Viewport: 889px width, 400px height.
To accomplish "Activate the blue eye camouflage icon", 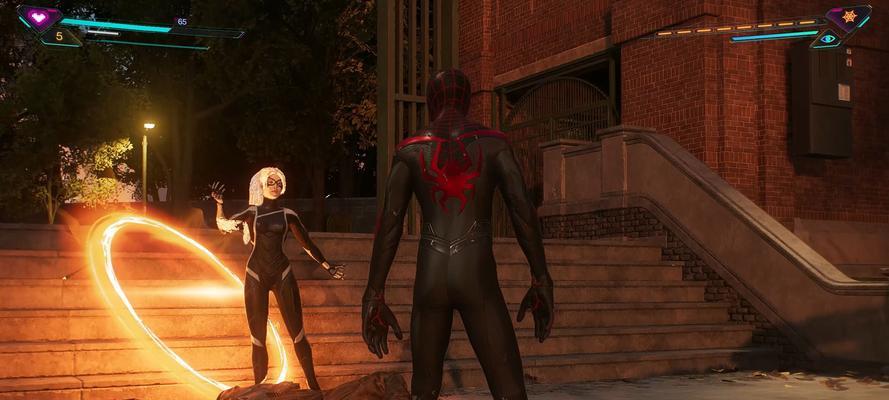I will pyautogui.click(x=828, y=39).
